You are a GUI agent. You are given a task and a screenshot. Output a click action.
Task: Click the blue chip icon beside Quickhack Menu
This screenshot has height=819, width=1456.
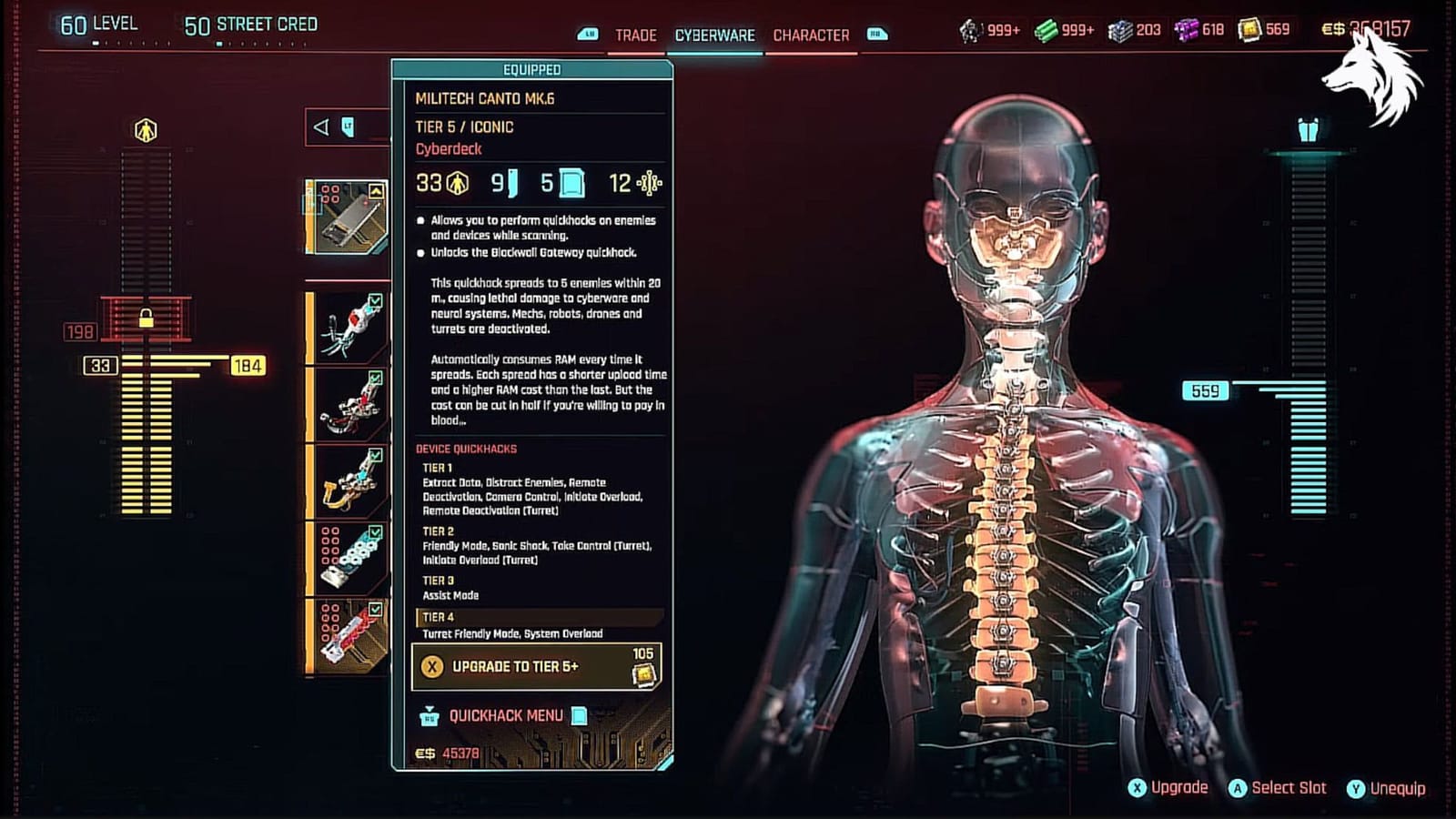[581, 718]
